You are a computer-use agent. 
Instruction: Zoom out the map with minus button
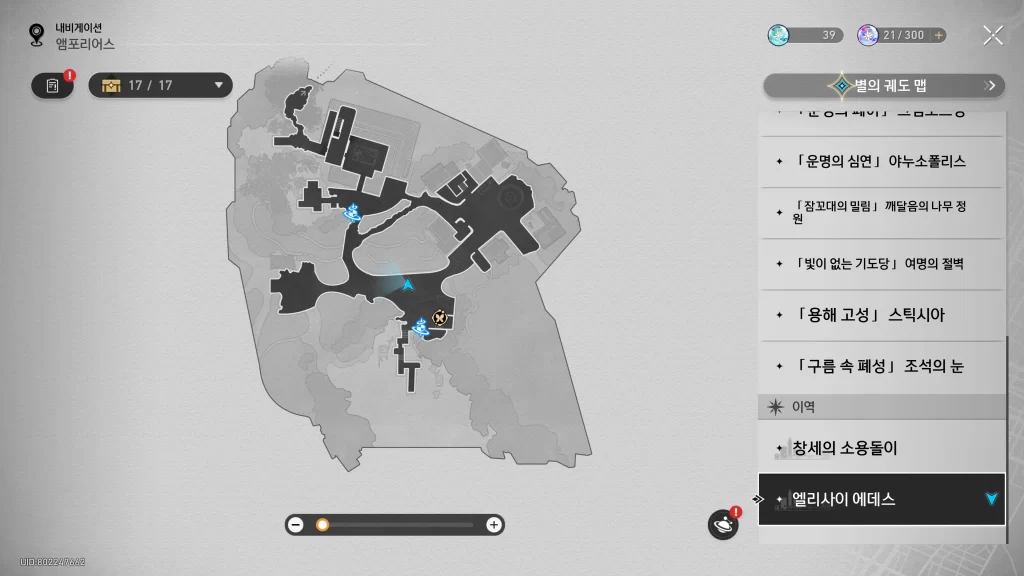(x=296, y=525)
